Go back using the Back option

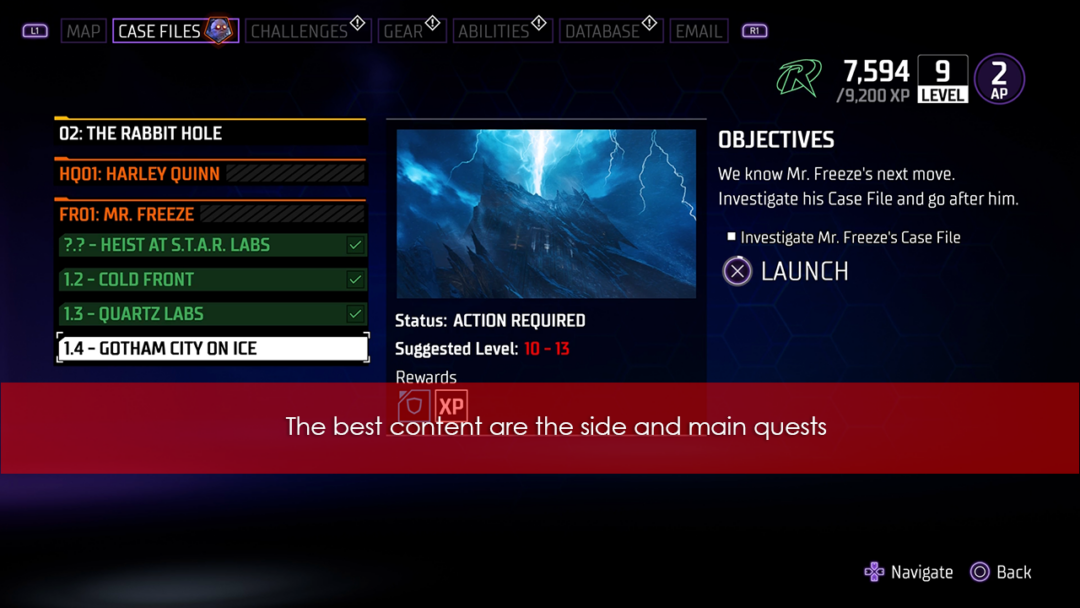[1000, 572]
